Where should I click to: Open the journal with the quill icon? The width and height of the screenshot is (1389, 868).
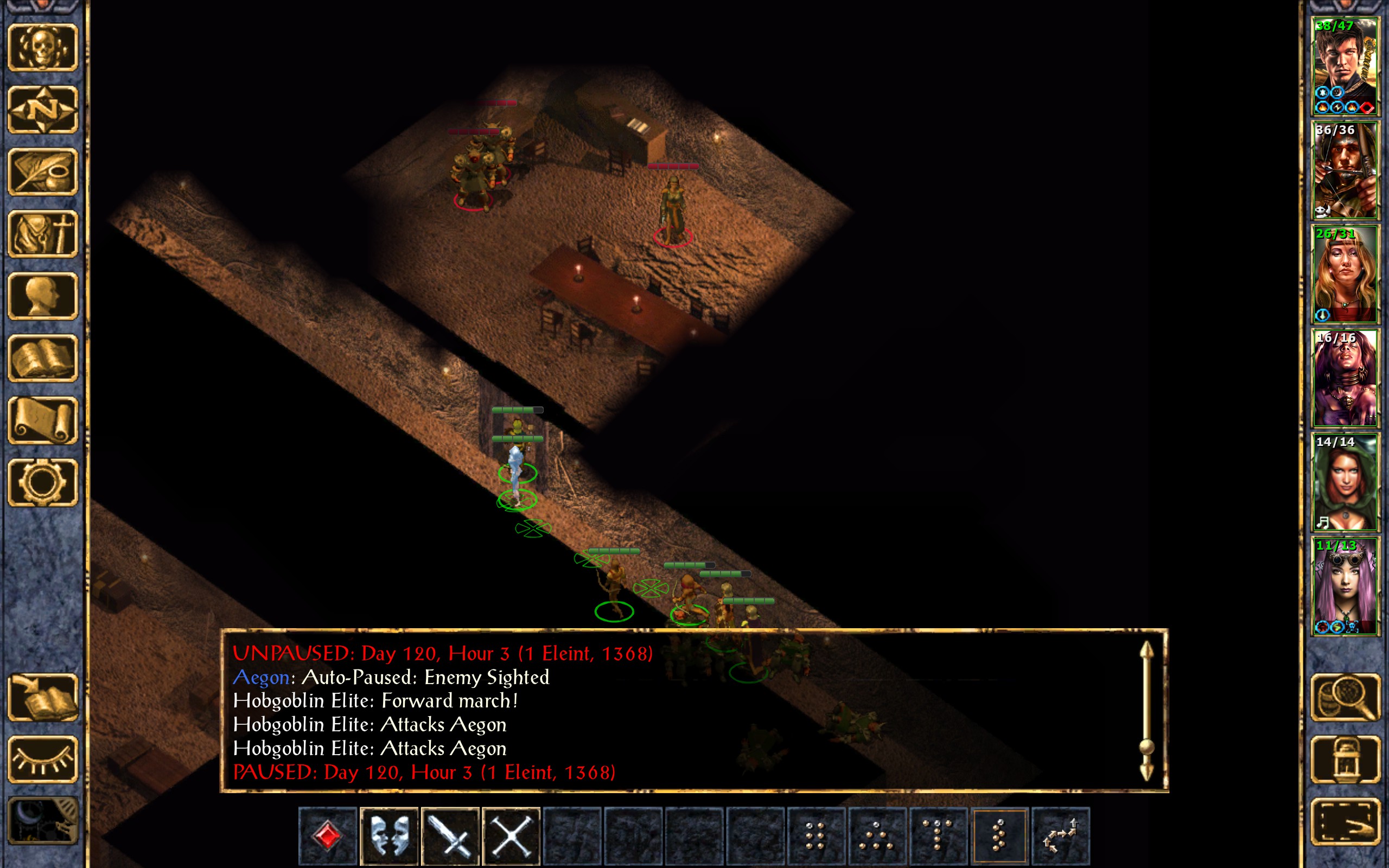(42, 171)
